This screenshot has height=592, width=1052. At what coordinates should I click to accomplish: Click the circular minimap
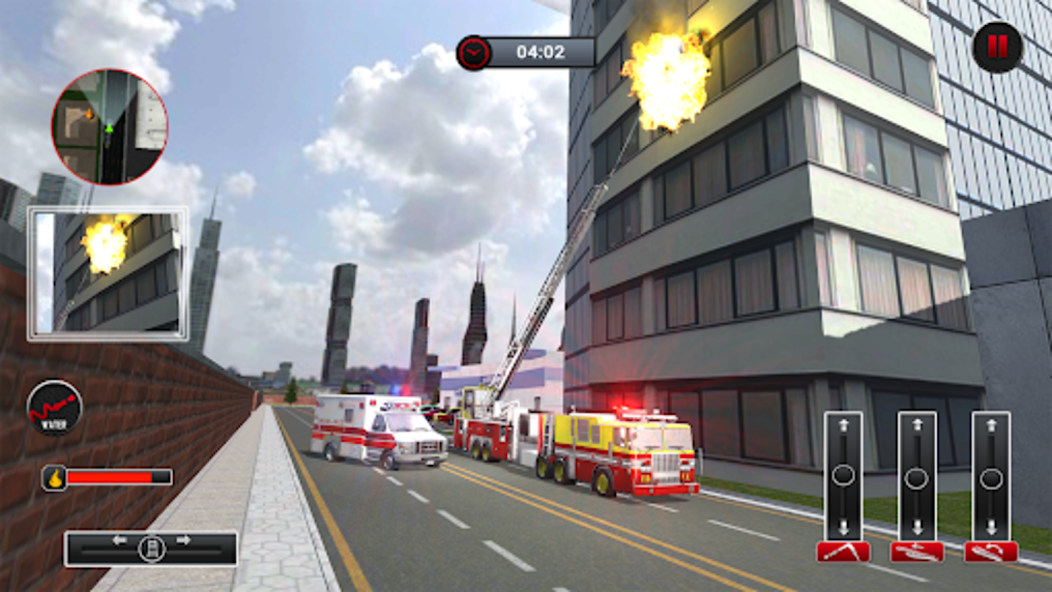pyautogui.click(x=110, y=127)
